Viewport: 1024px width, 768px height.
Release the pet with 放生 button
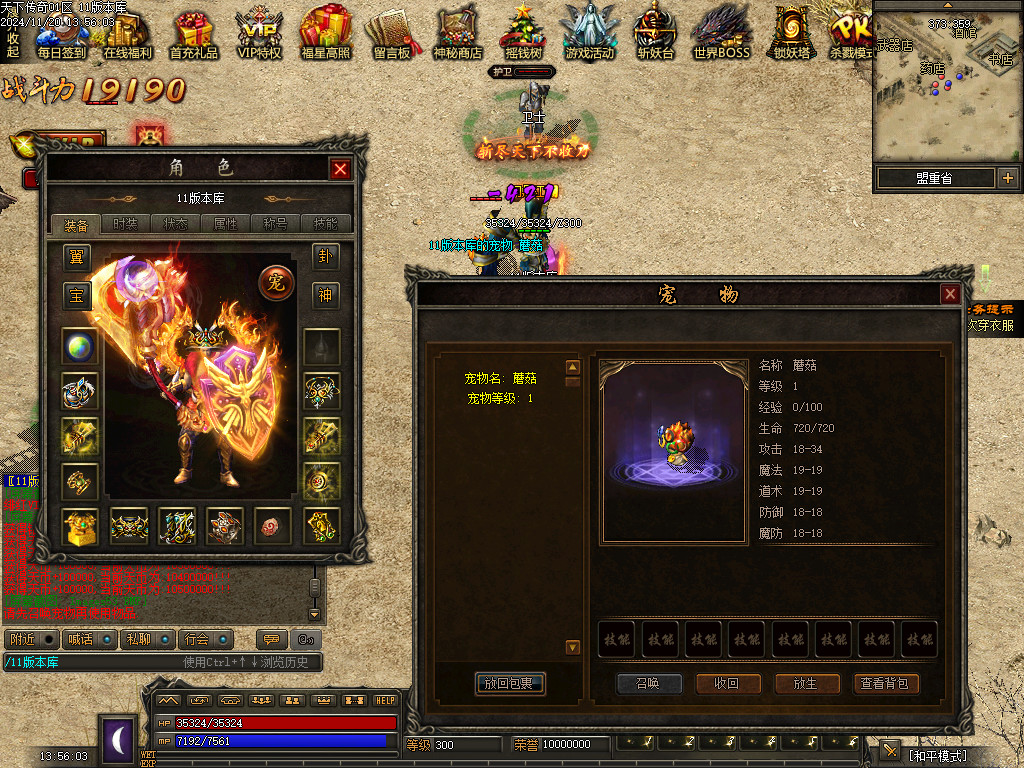806,684
